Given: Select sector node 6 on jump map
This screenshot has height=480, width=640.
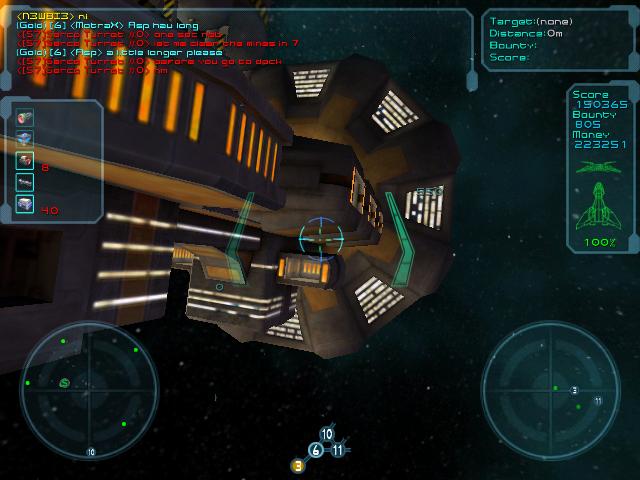Looking at the screenshot, I should coord(316,450).
